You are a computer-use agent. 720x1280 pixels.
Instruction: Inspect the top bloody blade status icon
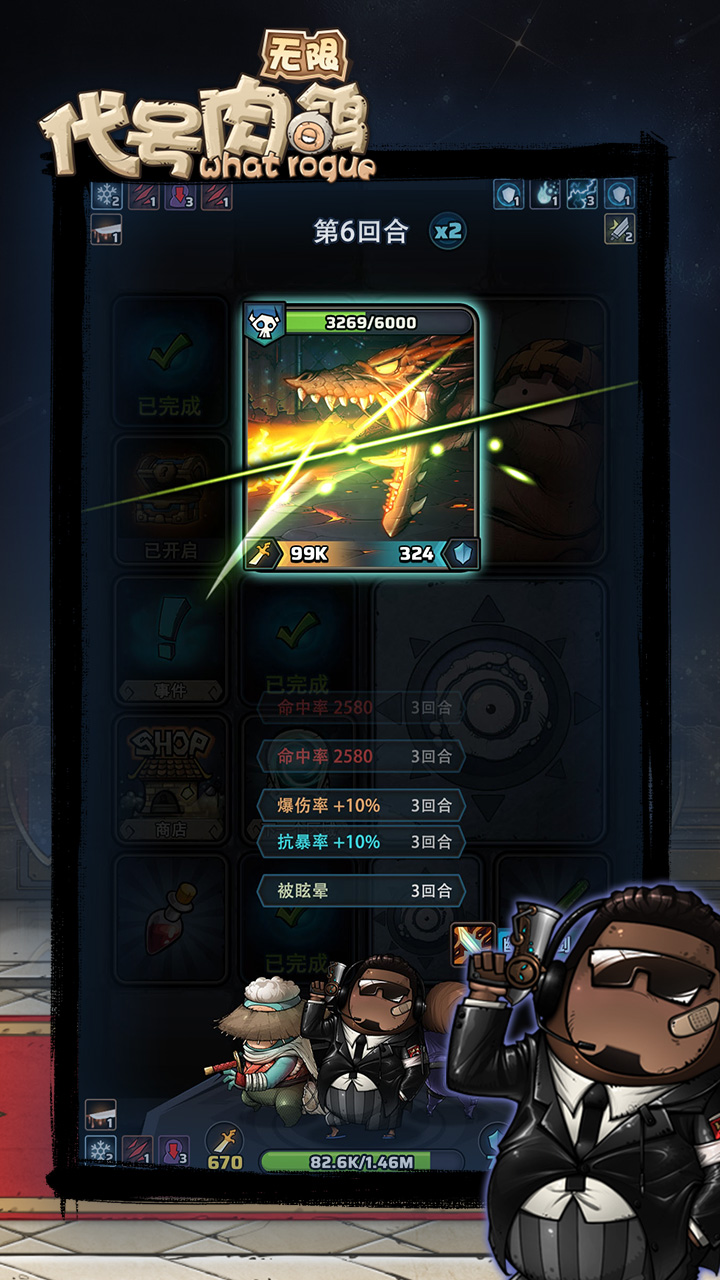pos(106,229)
